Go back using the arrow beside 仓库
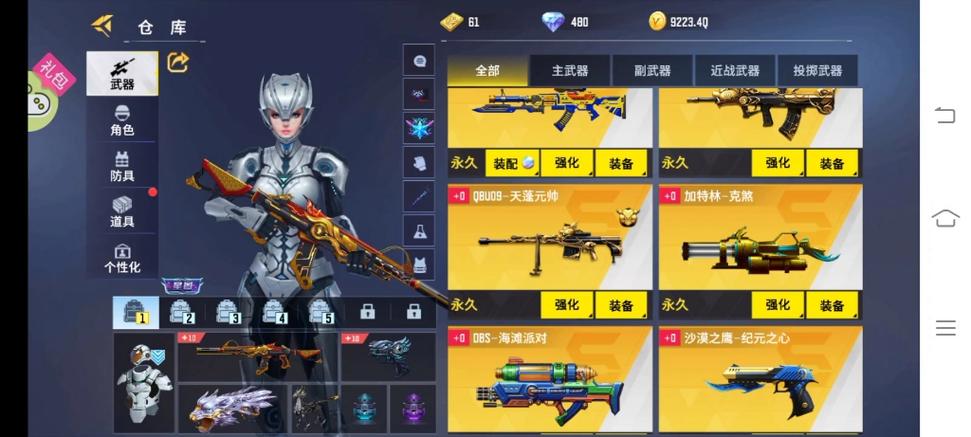The width and height of the screenshot is (971, 437). pos(102,25)
